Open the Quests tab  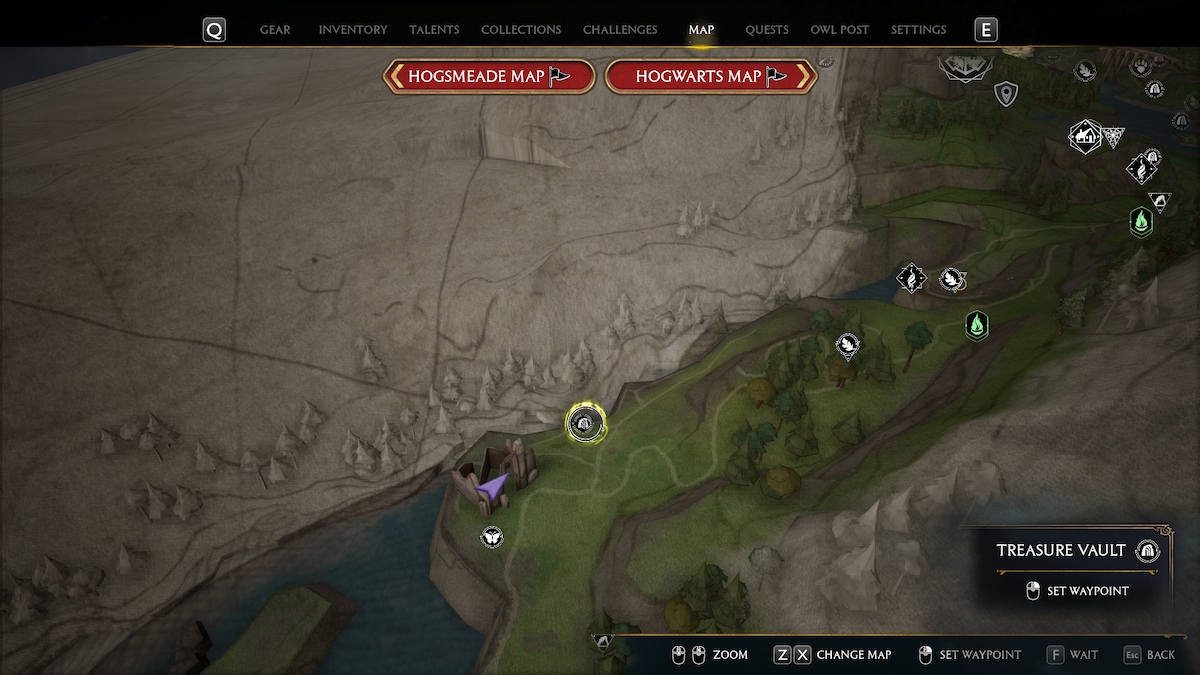point(767,30)
